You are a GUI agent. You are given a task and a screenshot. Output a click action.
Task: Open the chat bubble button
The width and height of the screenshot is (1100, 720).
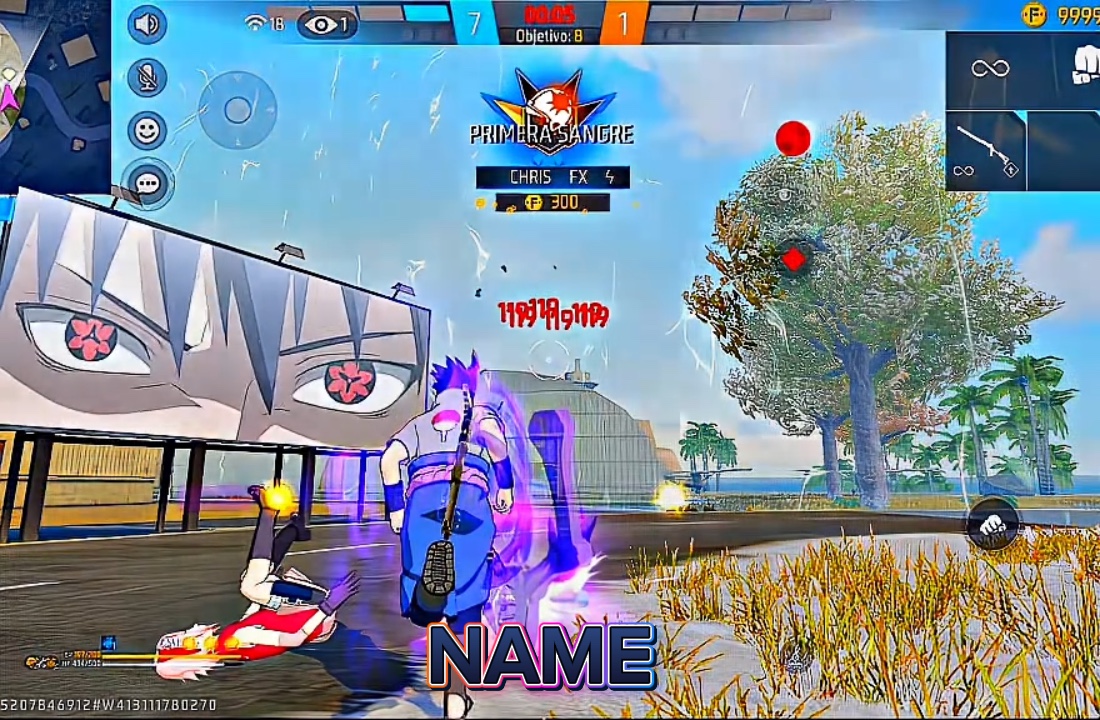coord(148,183)
